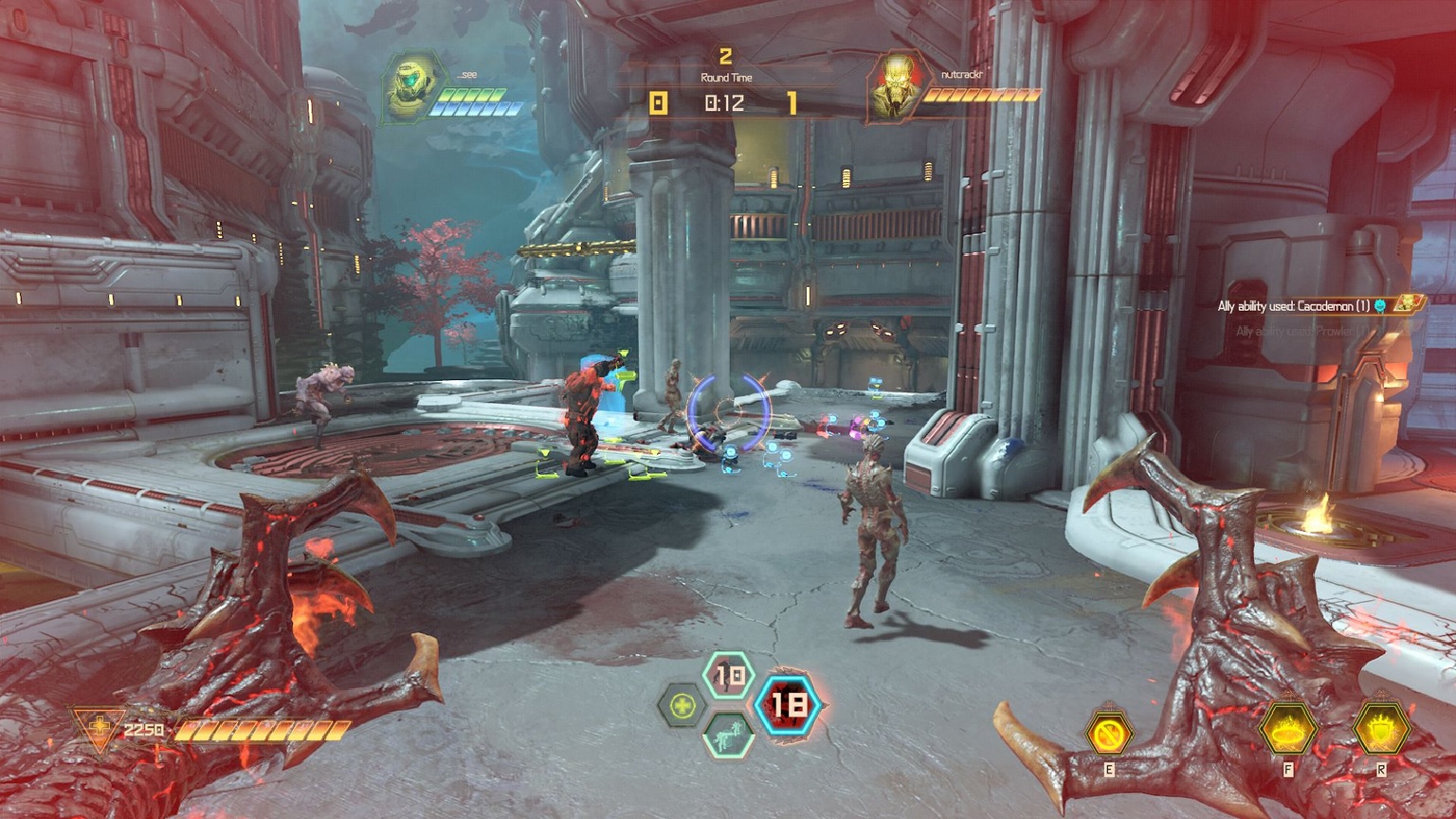Activate the flaming ring ability icon

(x=1288, y=730)
